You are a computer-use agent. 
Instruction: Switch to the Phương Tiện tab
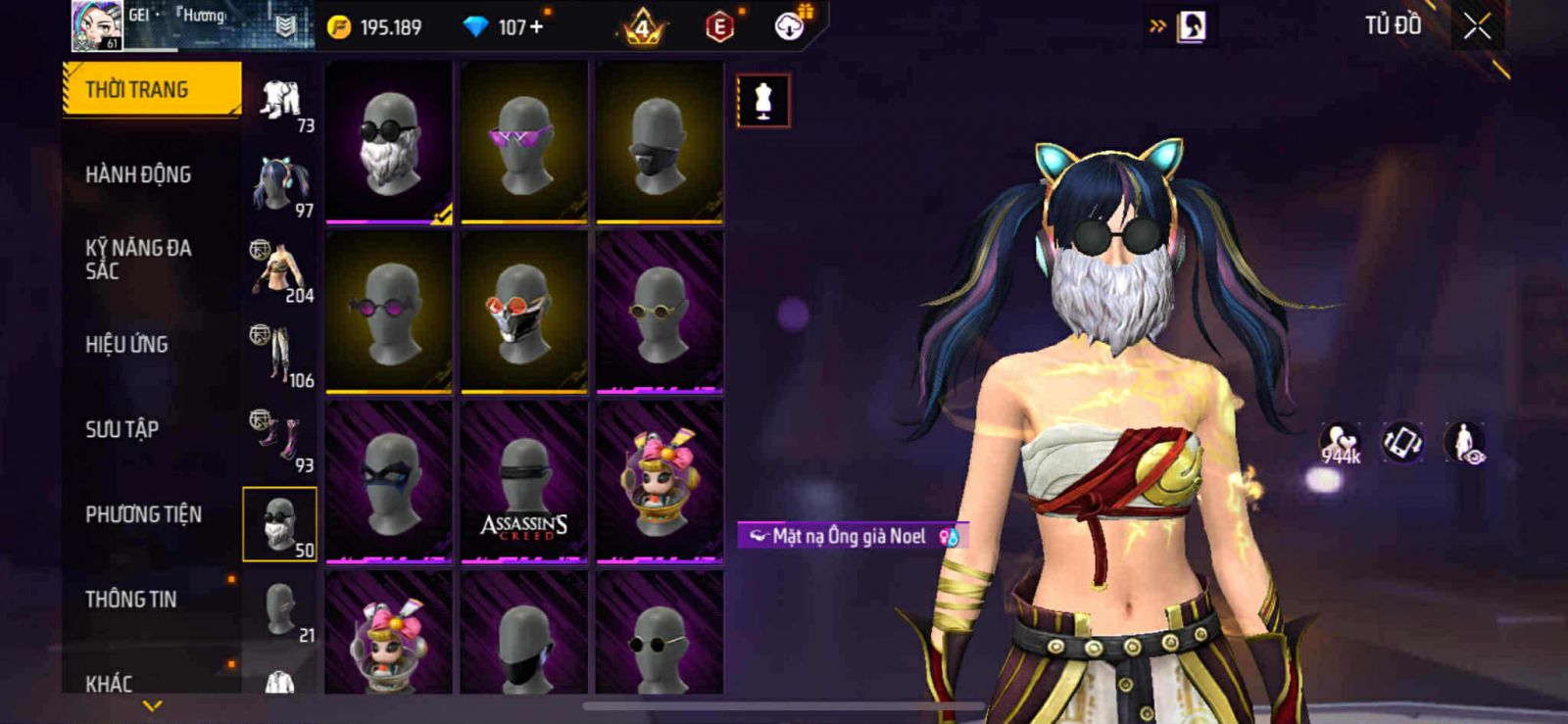pos(143,514)
